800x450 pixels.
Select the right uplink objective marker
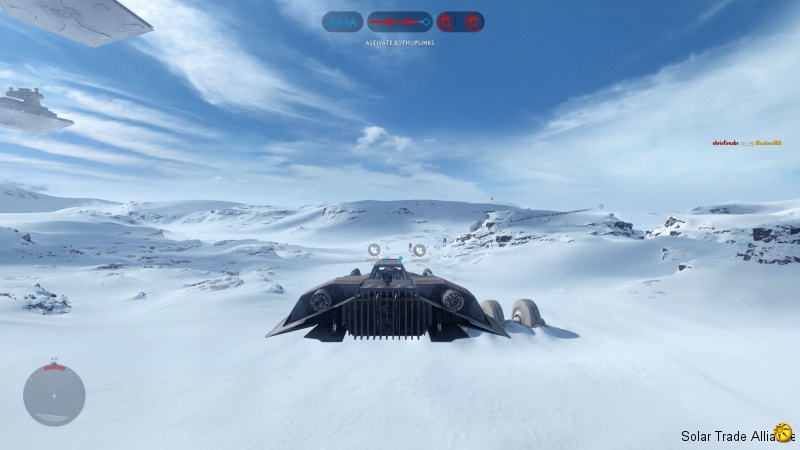point(419,250)
